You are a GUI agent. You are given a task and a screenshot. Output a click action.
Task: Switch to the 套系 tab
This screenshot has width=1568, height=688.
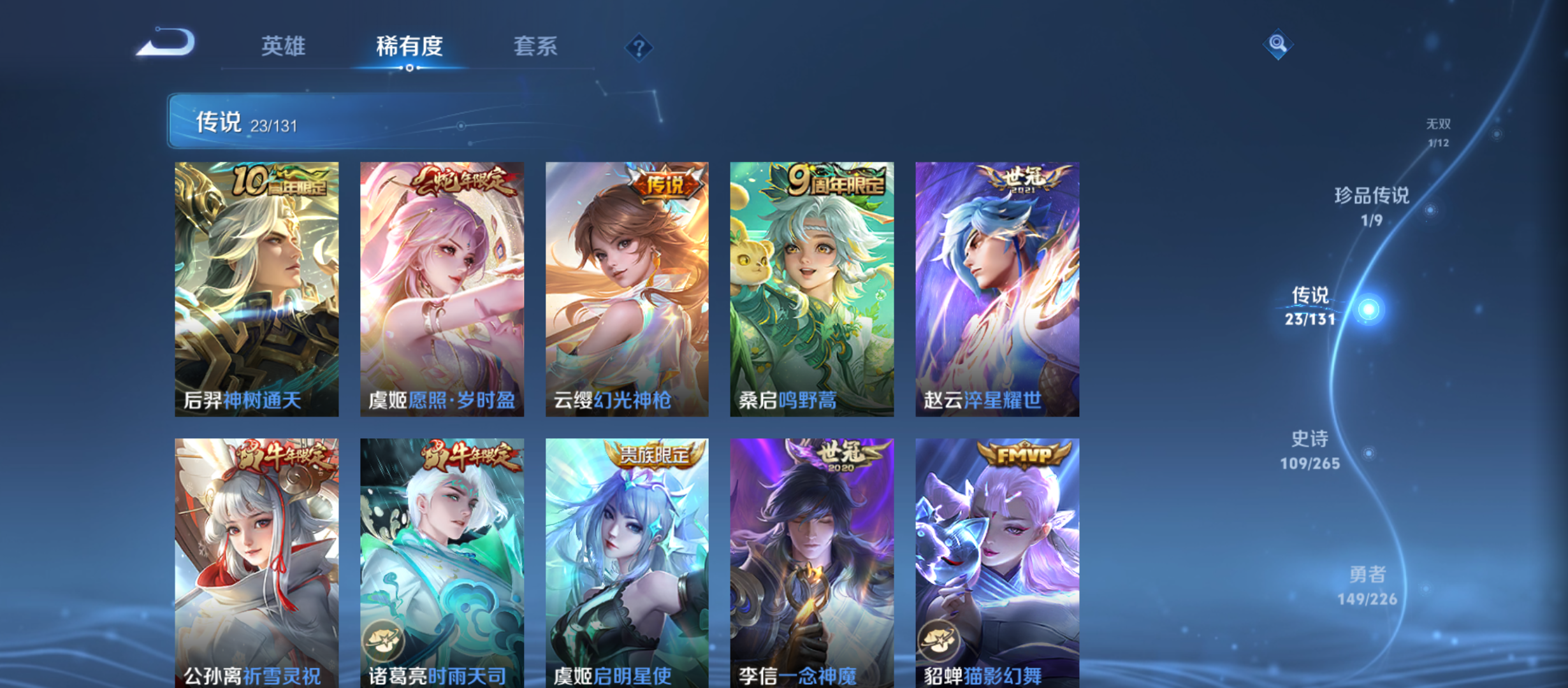(537, 47)
